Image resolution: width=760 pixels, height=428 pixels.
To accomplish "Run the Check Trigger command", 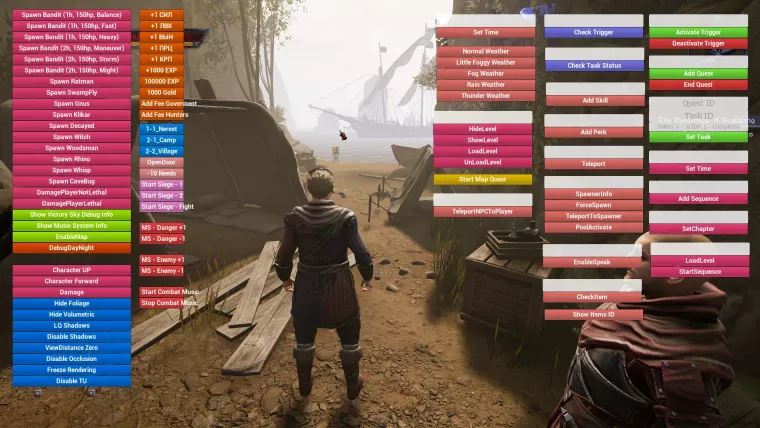I will [594, 32].
